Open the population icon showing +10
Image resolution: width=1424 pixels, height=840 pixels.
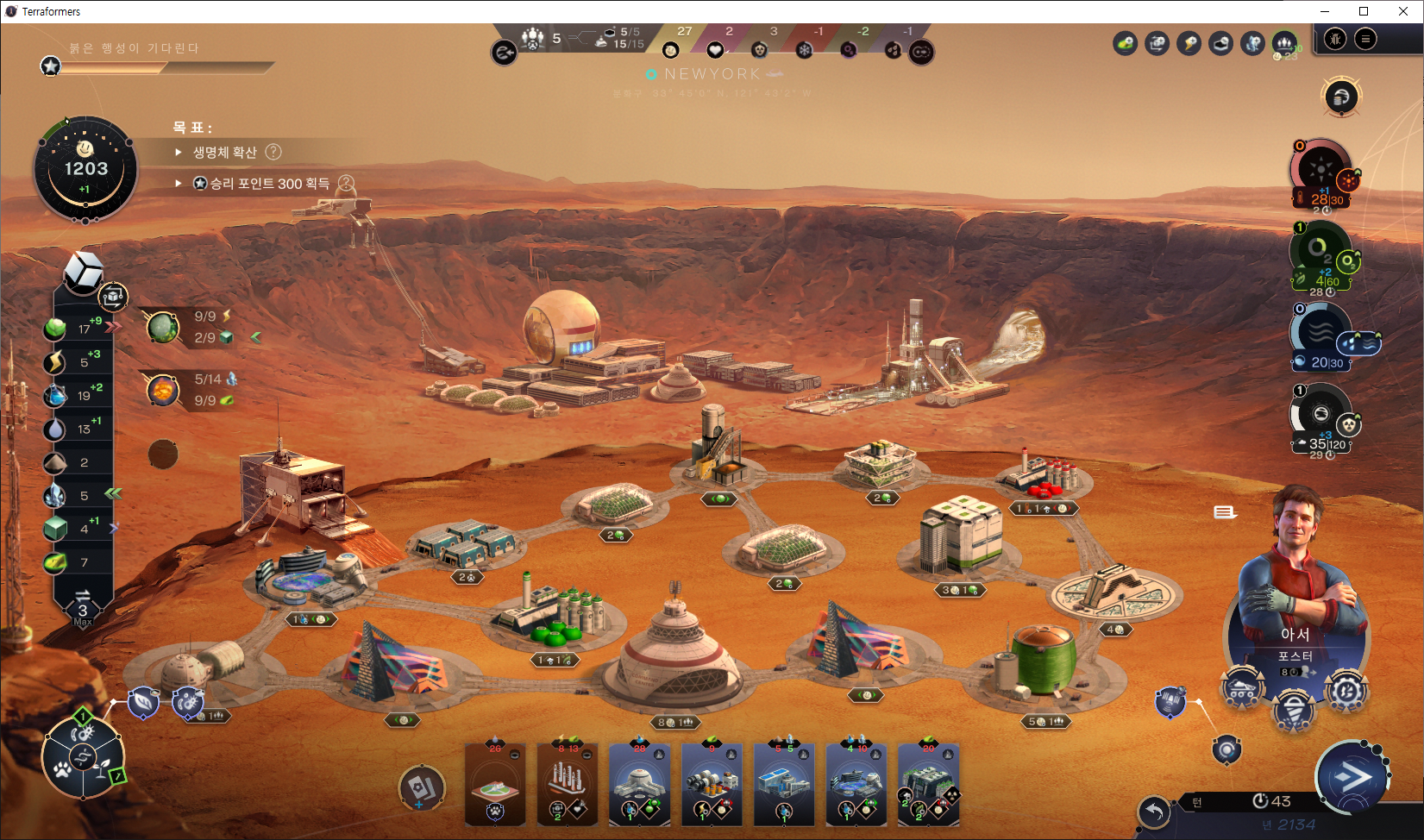pos(1285,42)
